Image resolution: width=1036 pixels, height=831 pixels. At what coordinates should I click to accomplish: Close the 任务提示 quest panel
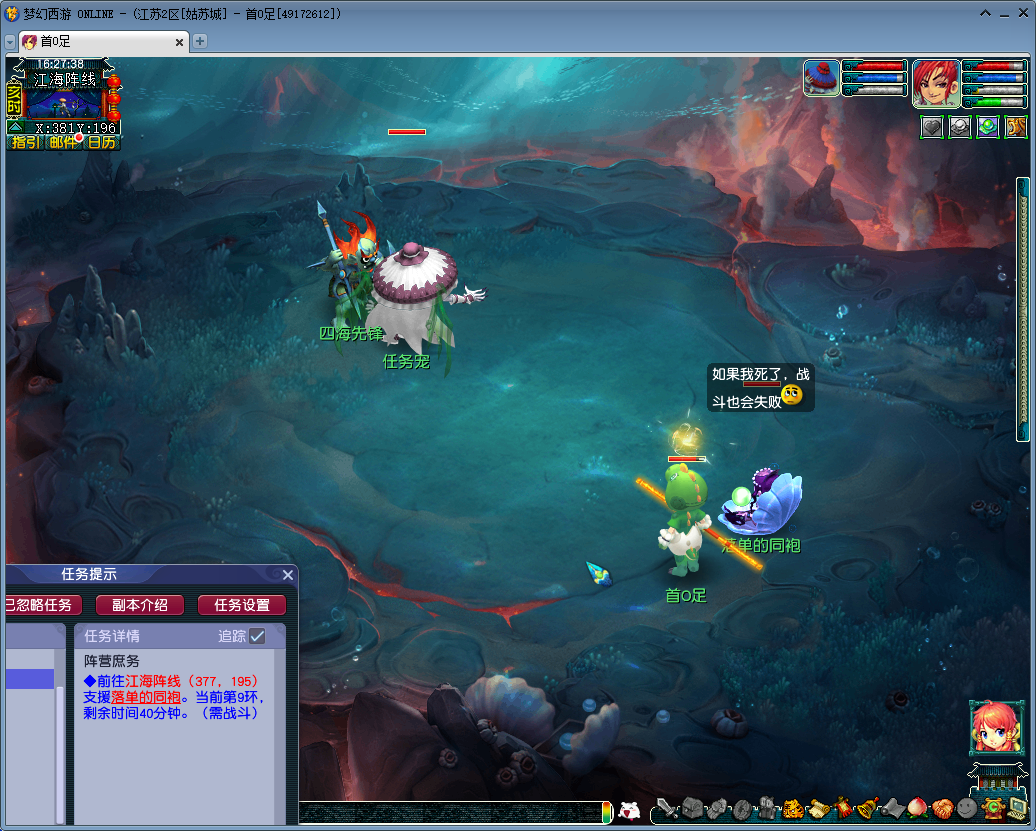click(288, 575)
